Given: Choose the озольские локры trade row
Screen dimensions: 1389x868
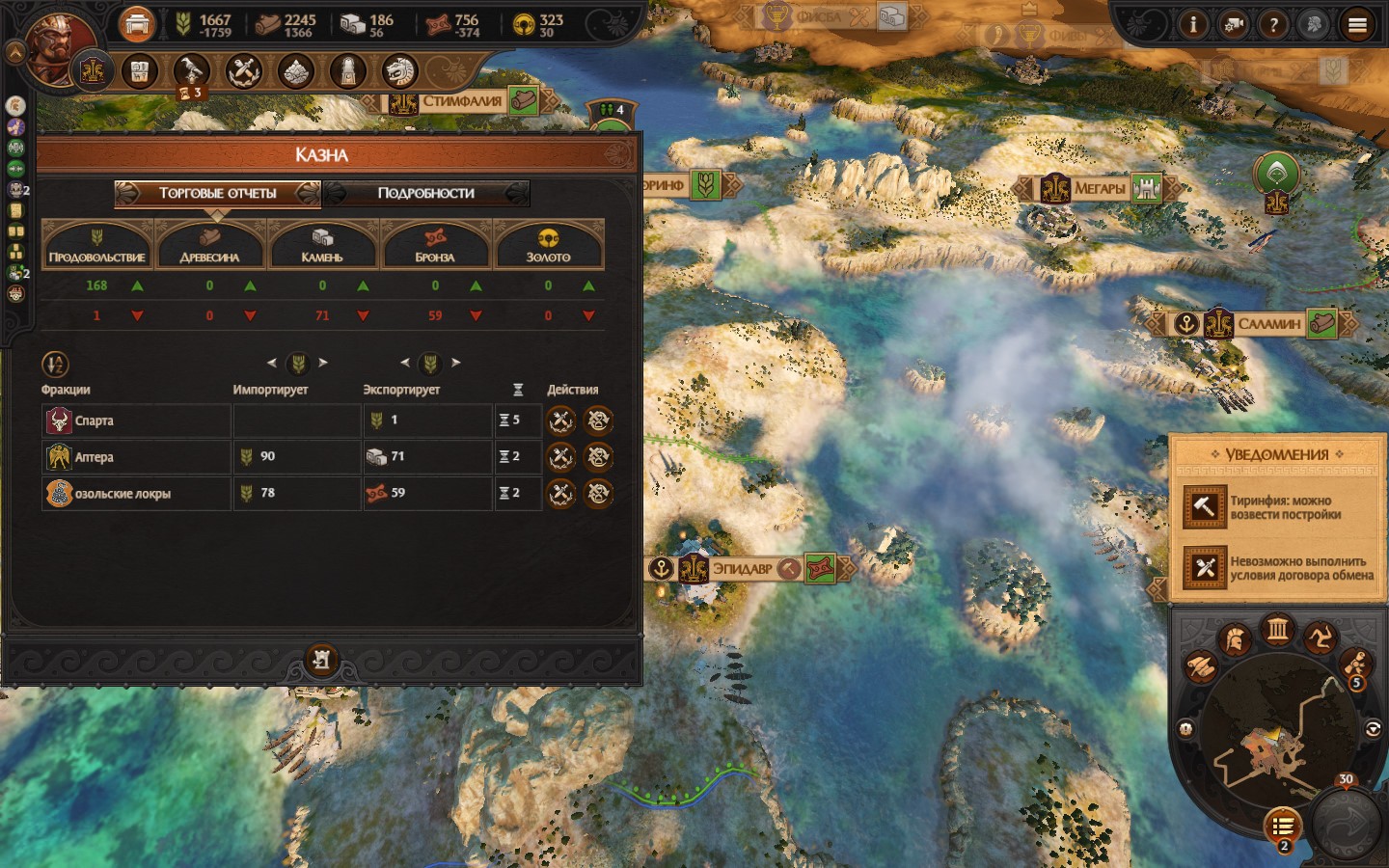Looking at the screenshot, I should click(x=135, y=494).
